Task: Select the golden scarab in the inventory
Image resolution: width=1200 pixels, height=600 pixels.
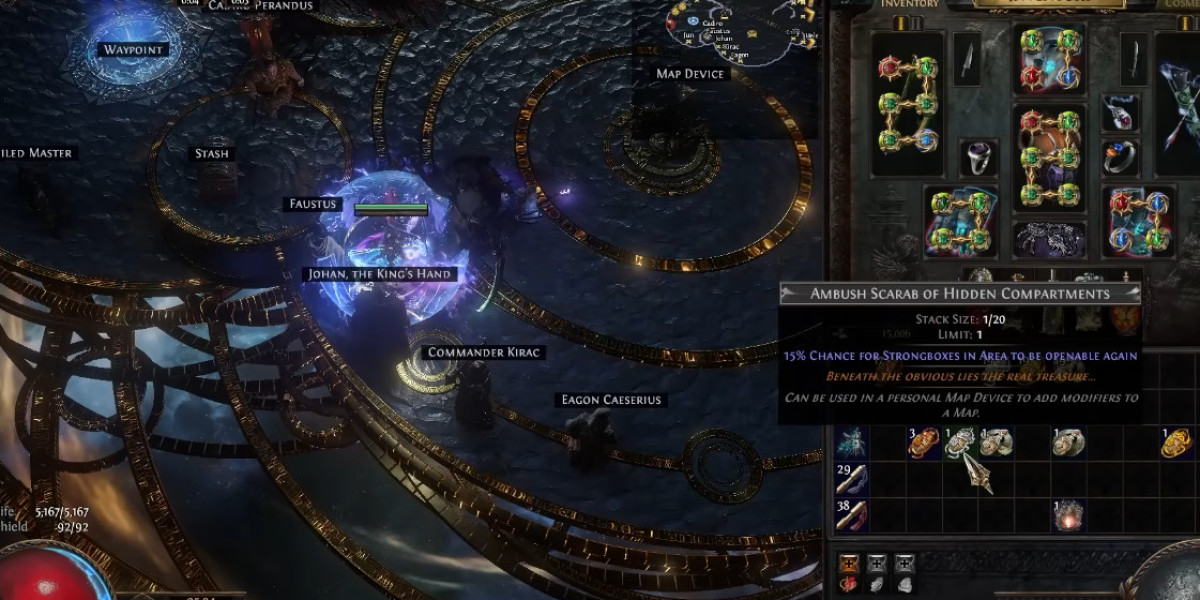Action: 1177,442
